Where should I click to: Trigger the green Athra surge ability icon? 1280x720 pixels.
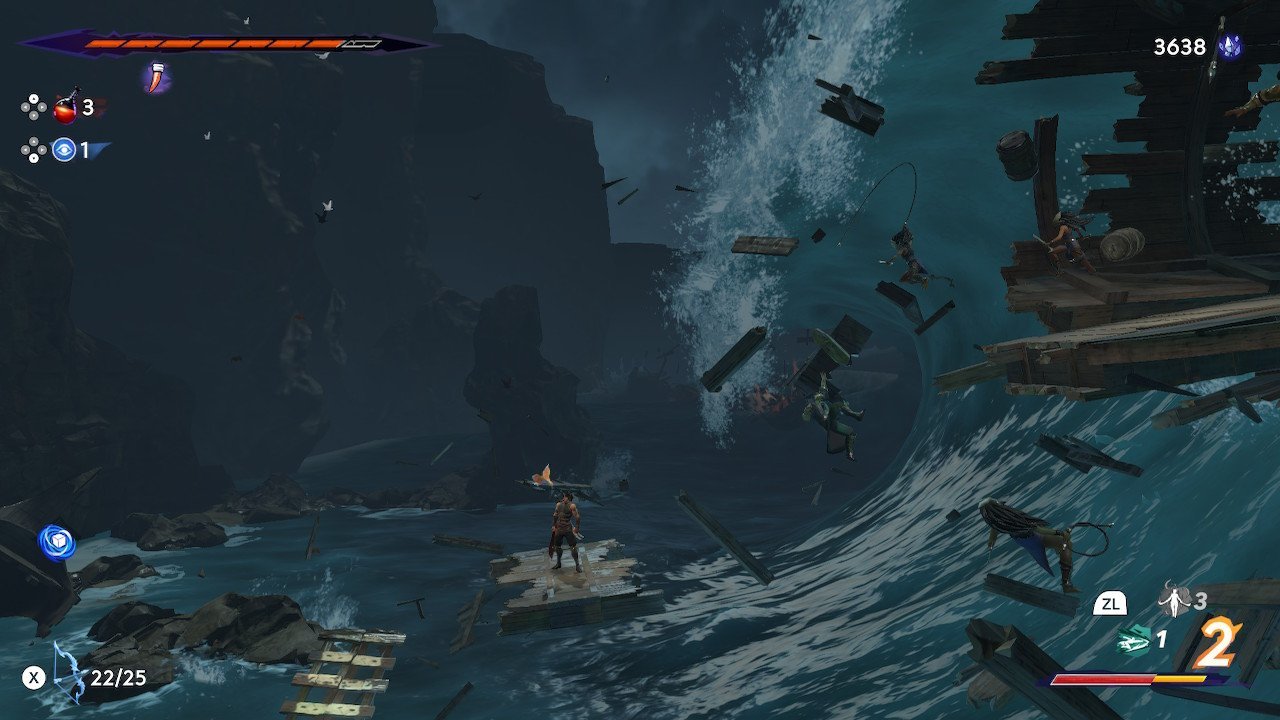[x=1133, y=640]
